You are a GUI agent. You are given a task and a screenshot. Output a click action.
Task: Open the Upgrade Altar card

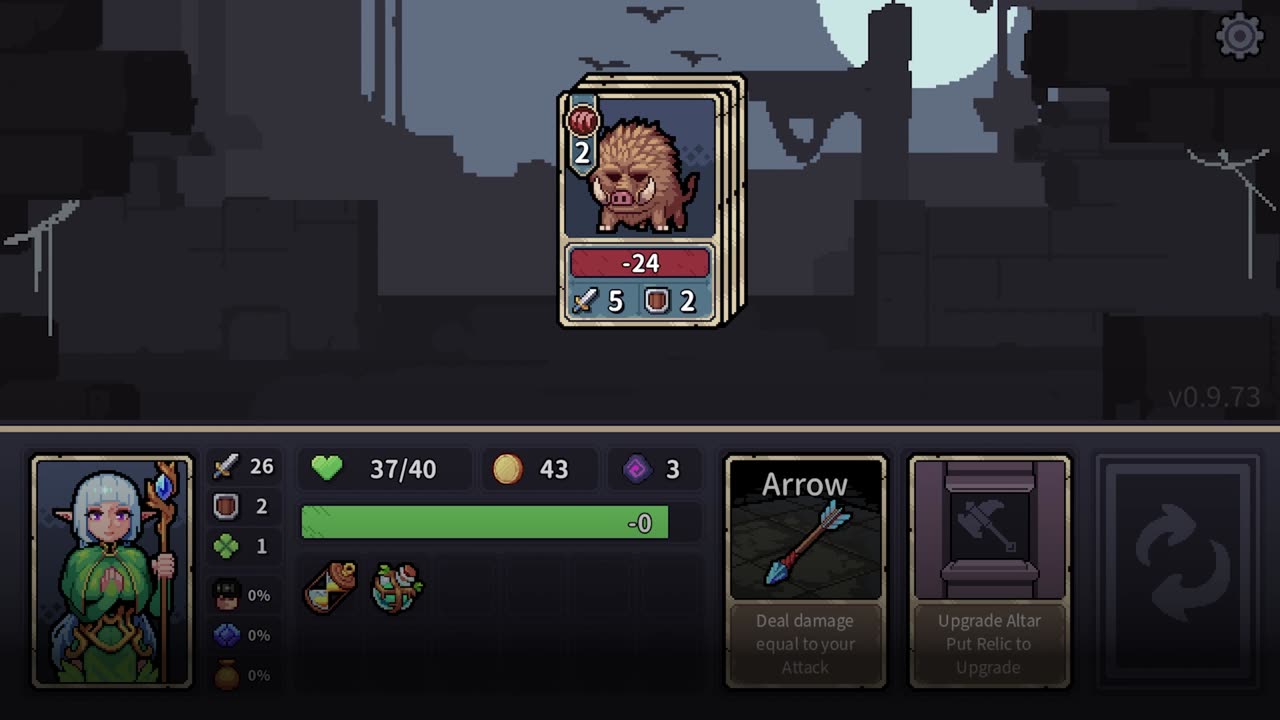click(x=989, y=571)
